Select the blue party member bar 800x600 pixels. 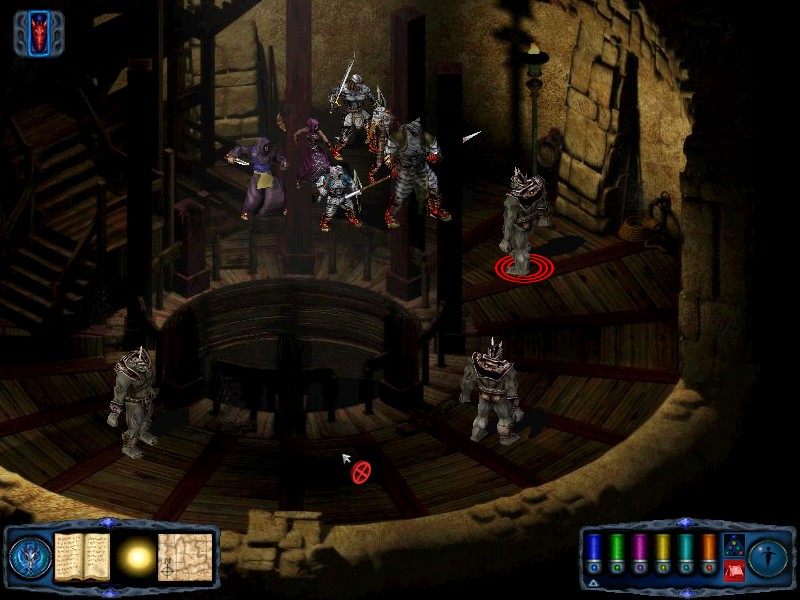593,548
